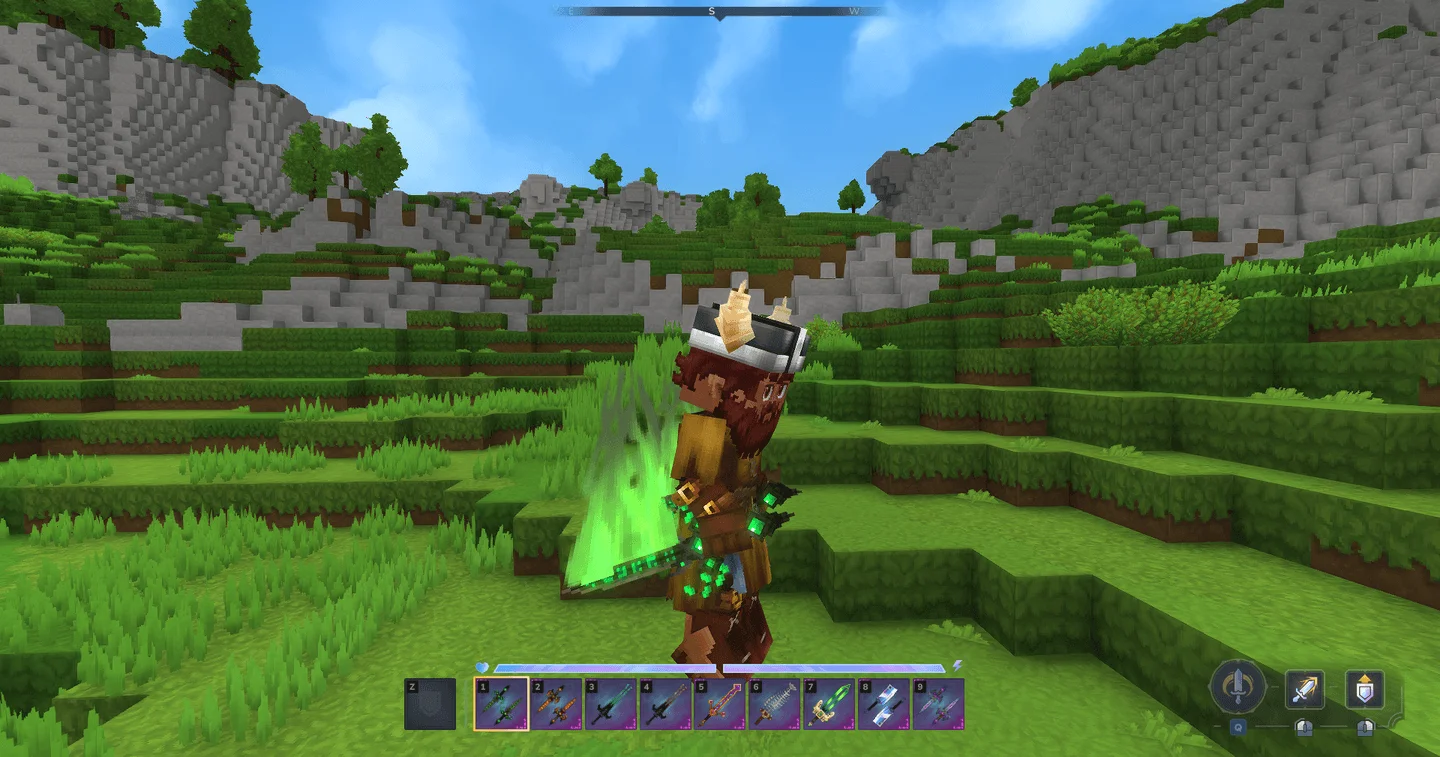Select the twin cleavers in slot 8
The image size is (1440, 757).
[x=884, y=704]
